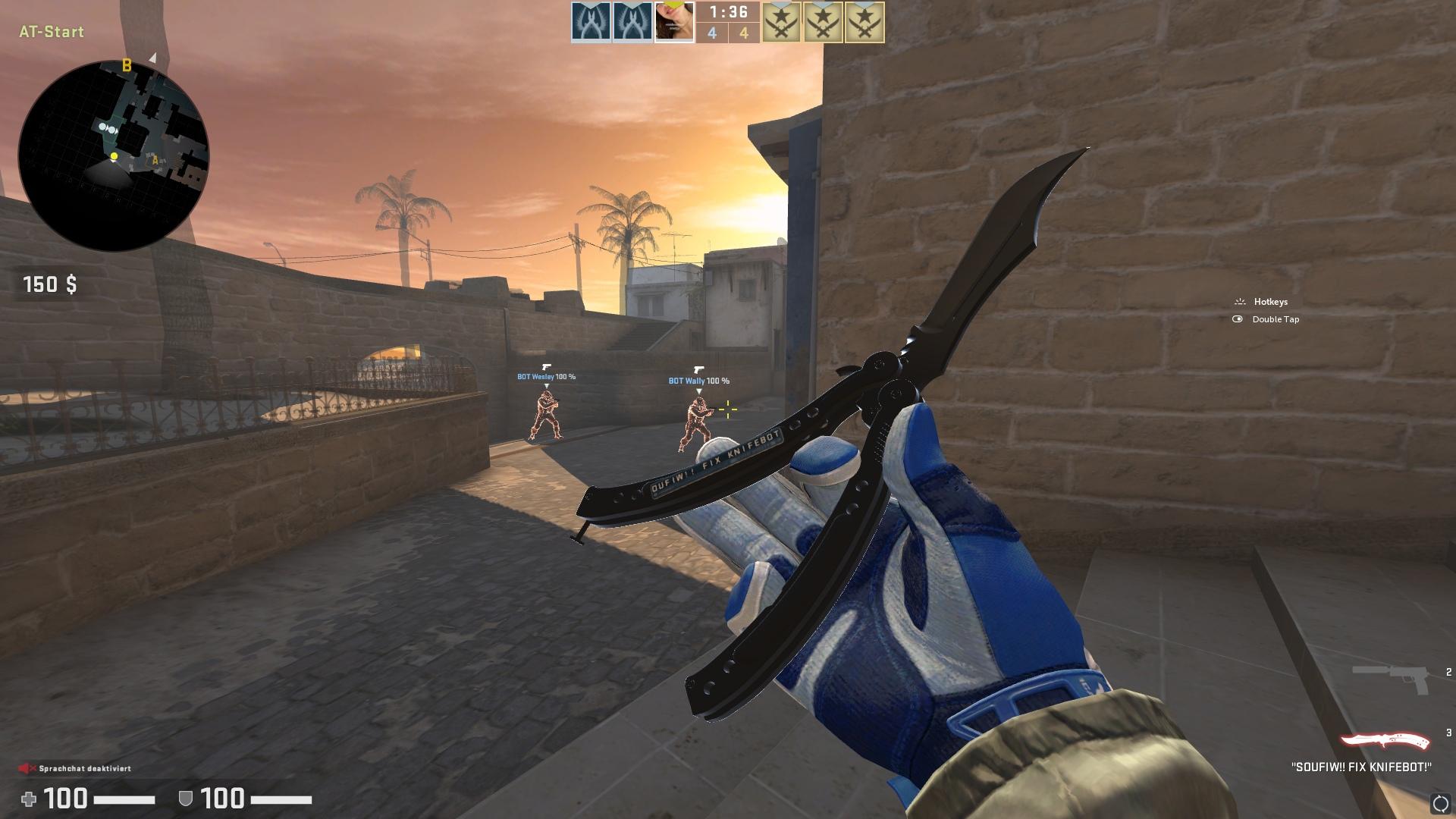This screenshot has height=819, width=1456.
Task: Click the BOT Wesley nameplate
Action: [x=545, y=376]
